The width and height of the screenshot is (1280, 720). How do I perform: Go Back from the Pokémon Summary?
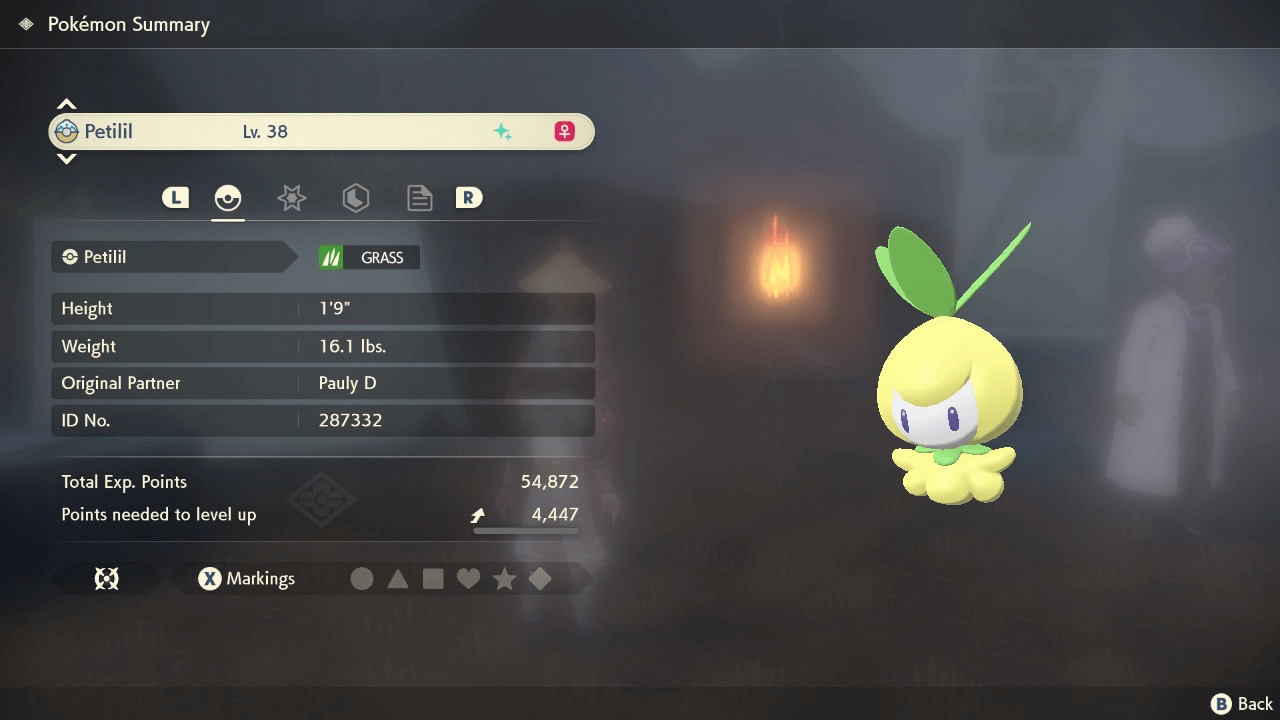coord(1242,704)
